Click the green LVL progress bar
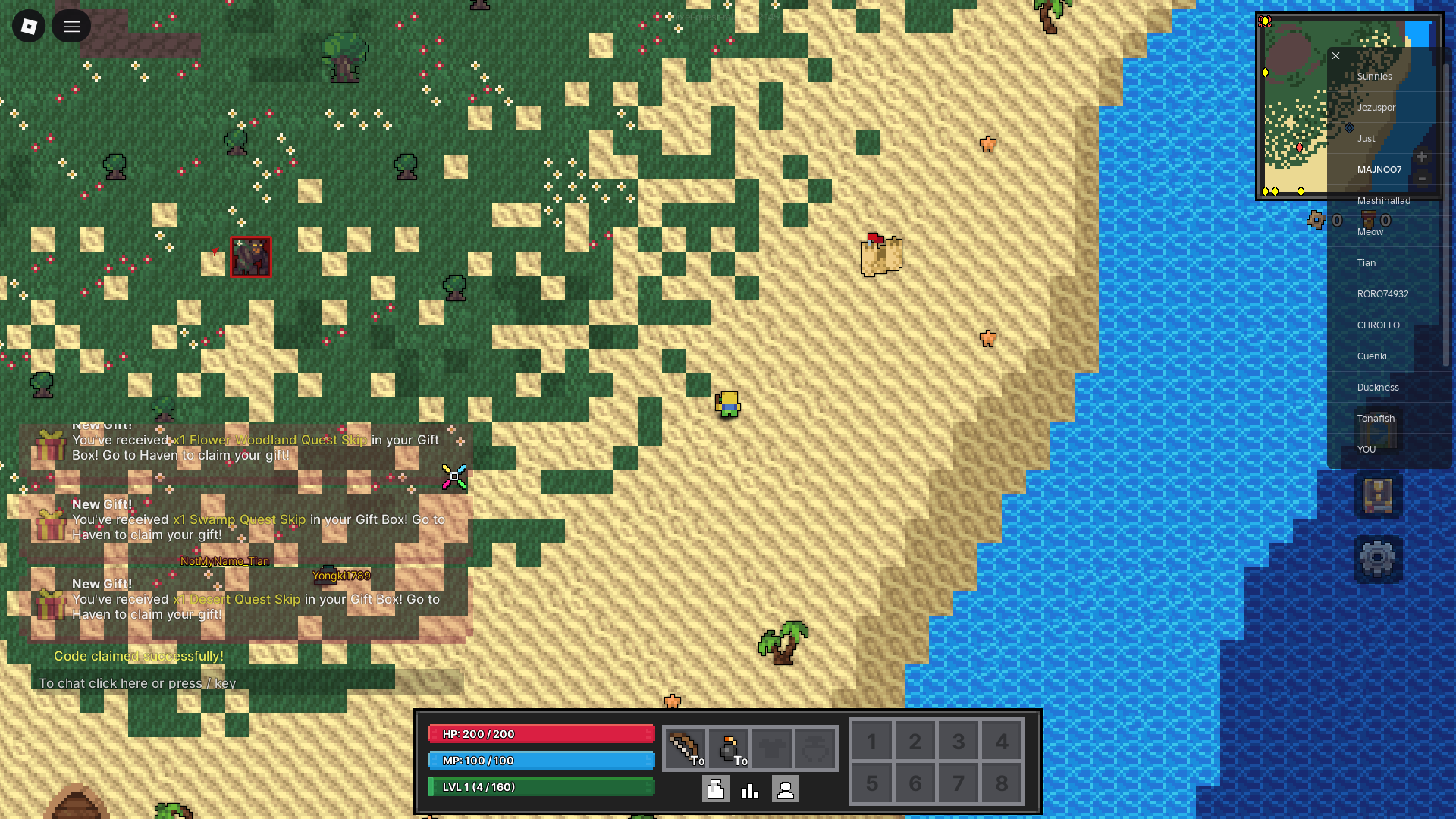This screenshot has width=1456, height=819. tap(541, 786)
